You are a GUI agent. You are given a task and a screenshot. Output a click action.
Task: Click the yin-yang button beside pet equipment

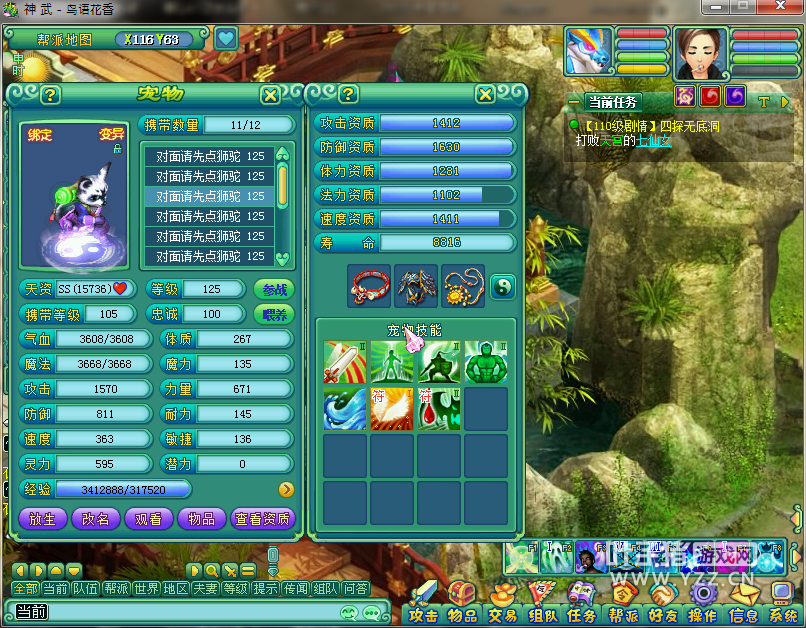coord(502,285)
